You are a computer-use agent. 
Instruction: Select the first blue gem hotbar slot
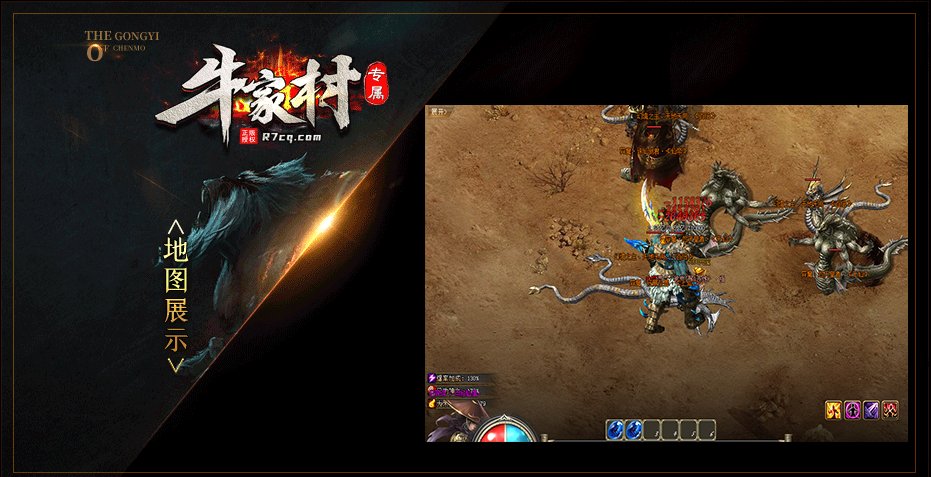[x=615, y=430]
